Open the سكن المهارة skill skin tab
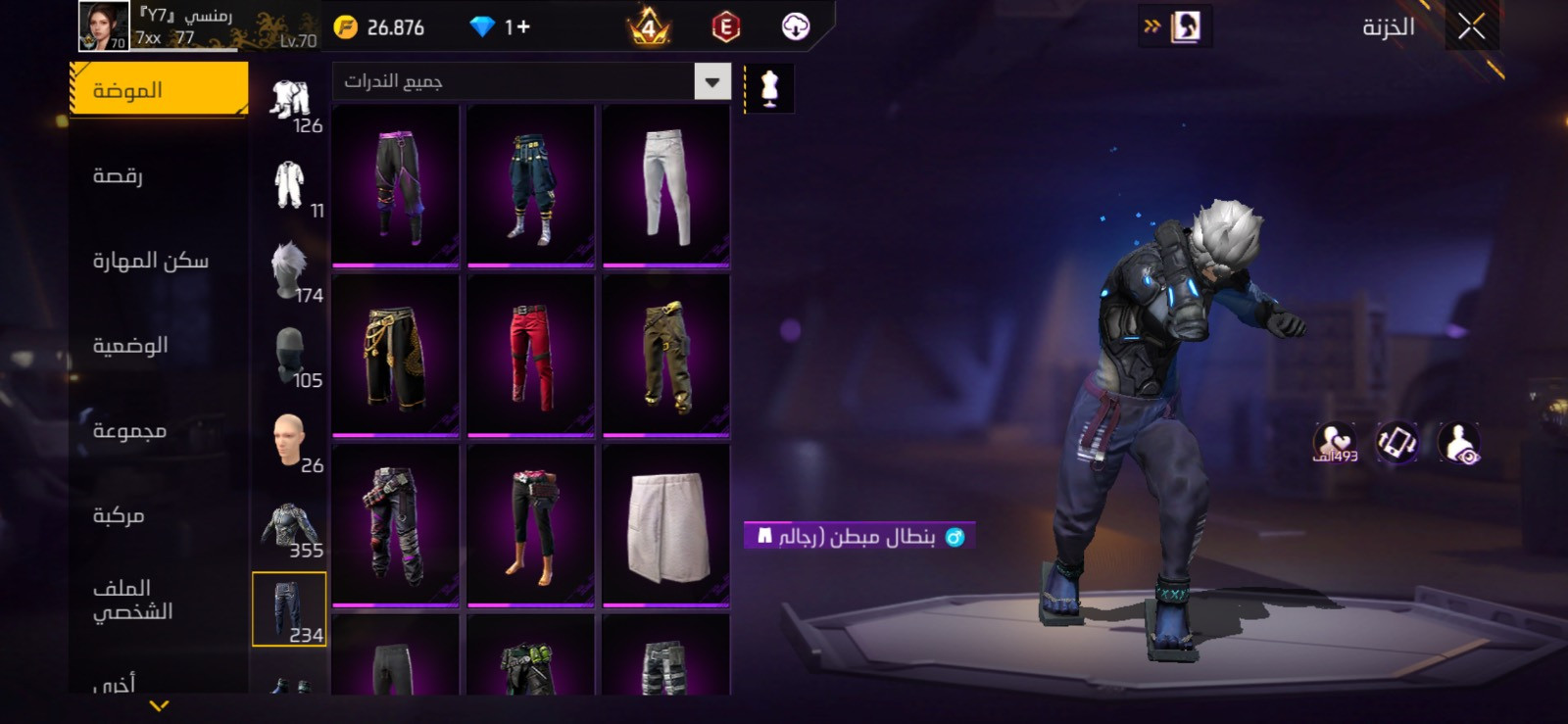Screen dimensions: 1568x724 point(150,261)
